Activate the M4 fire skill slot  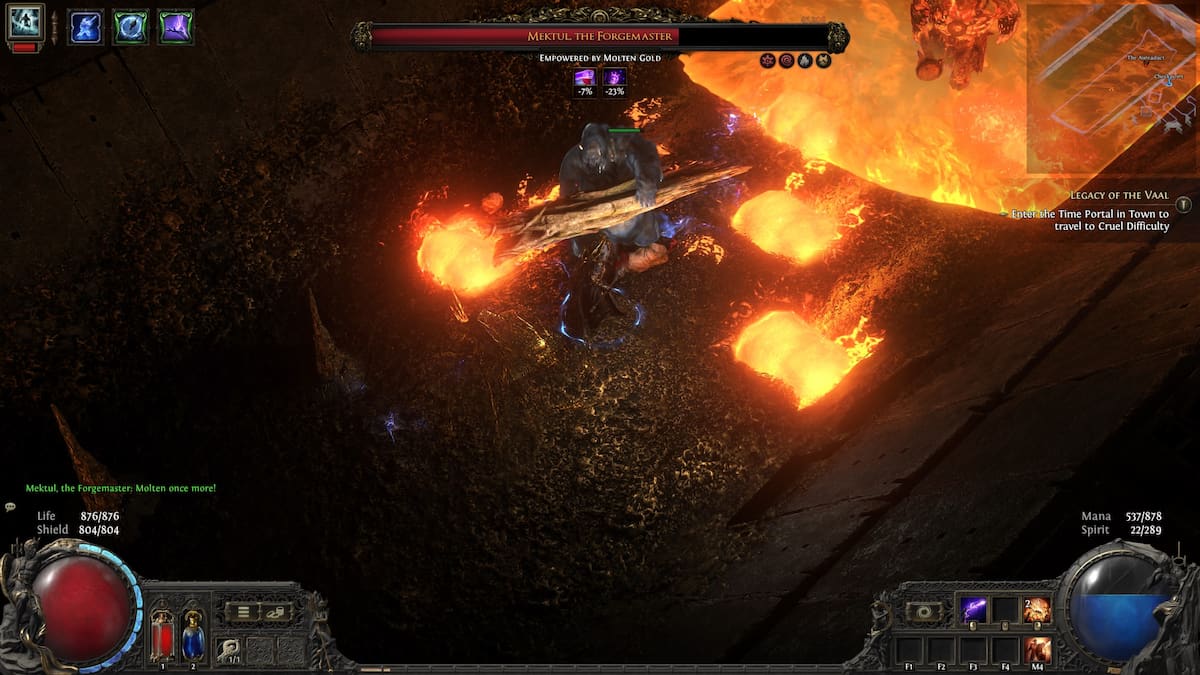pos(1037,649)
